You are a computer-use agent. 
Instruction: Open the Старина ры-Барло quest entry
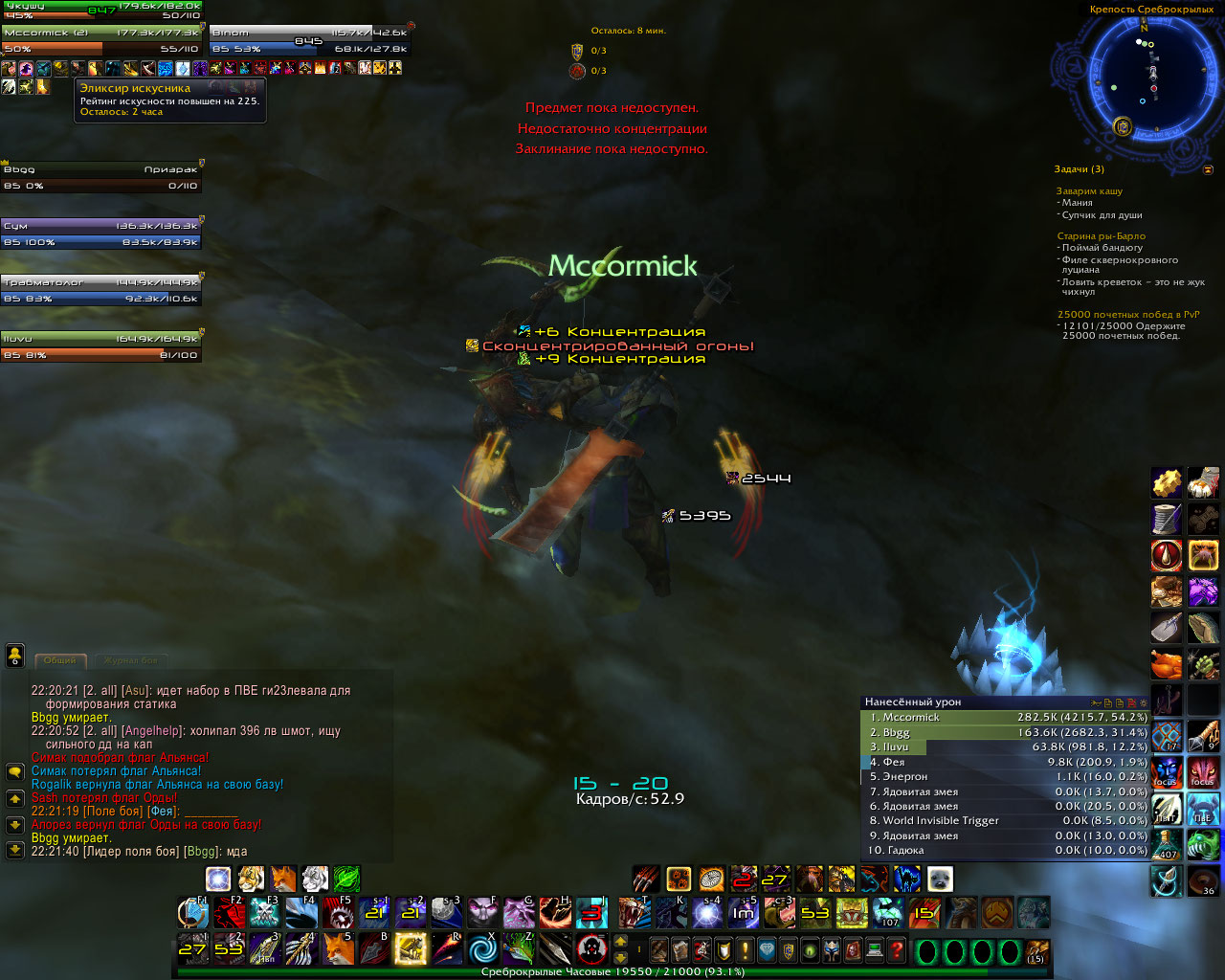click(x=1101, y=236)
